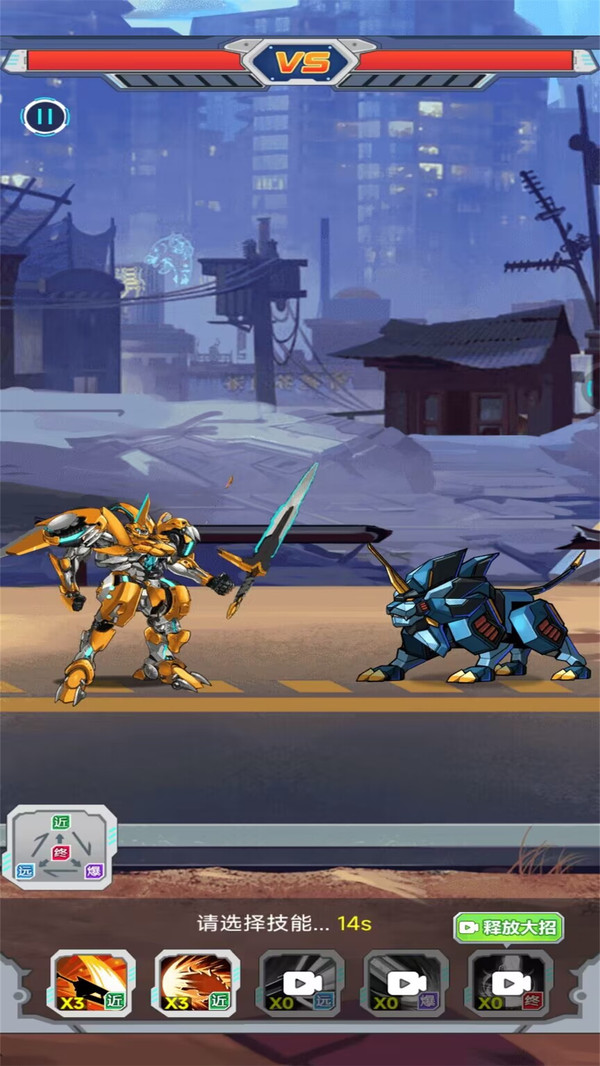Tap the green 释放大招 ultimate button
Image resolution: width=600 pixels, height=1066 pixels.
click(x=508, y=927)
